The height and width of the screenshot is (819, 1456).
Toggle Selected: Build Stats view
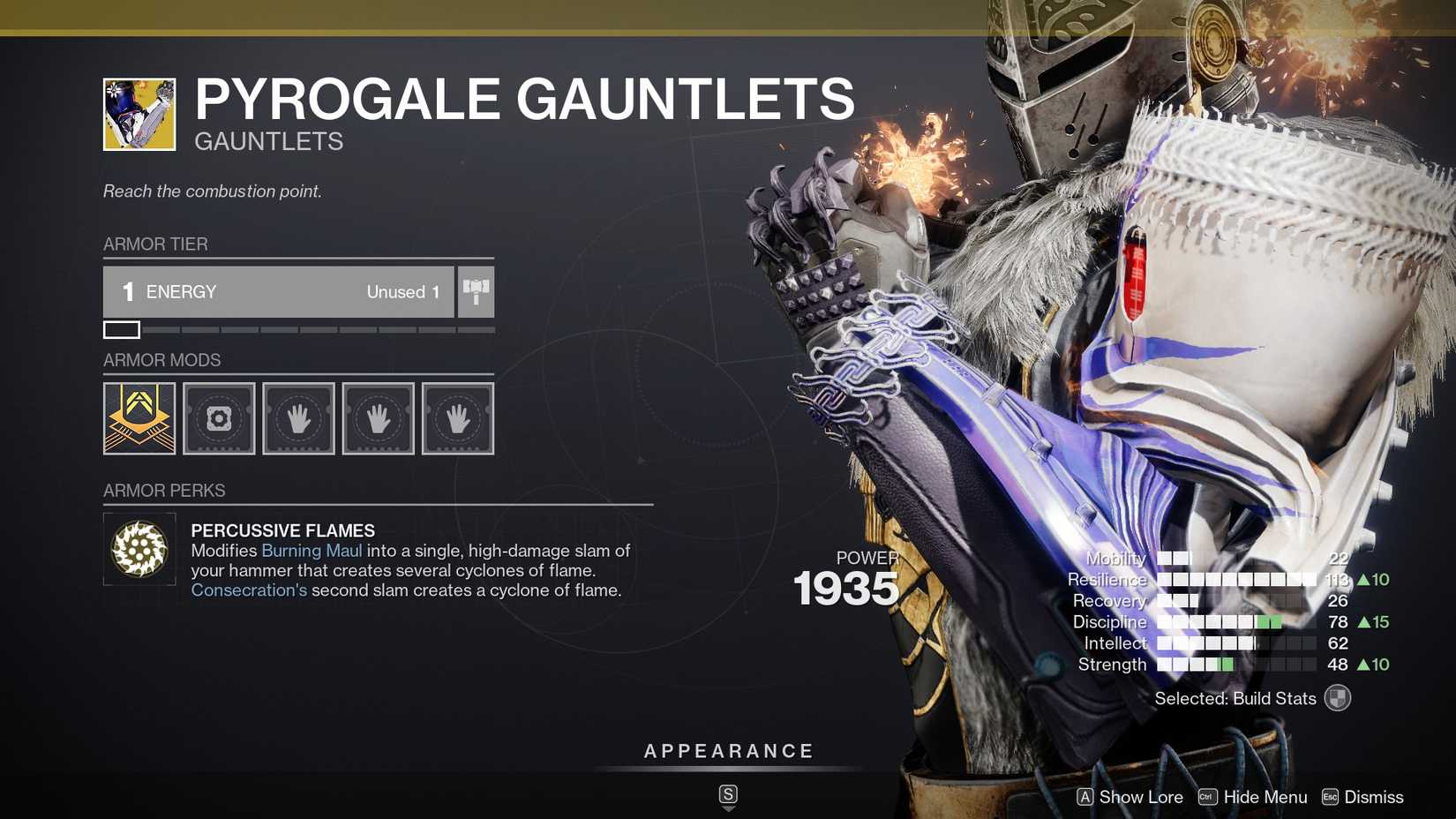[x=1235, y=697]
